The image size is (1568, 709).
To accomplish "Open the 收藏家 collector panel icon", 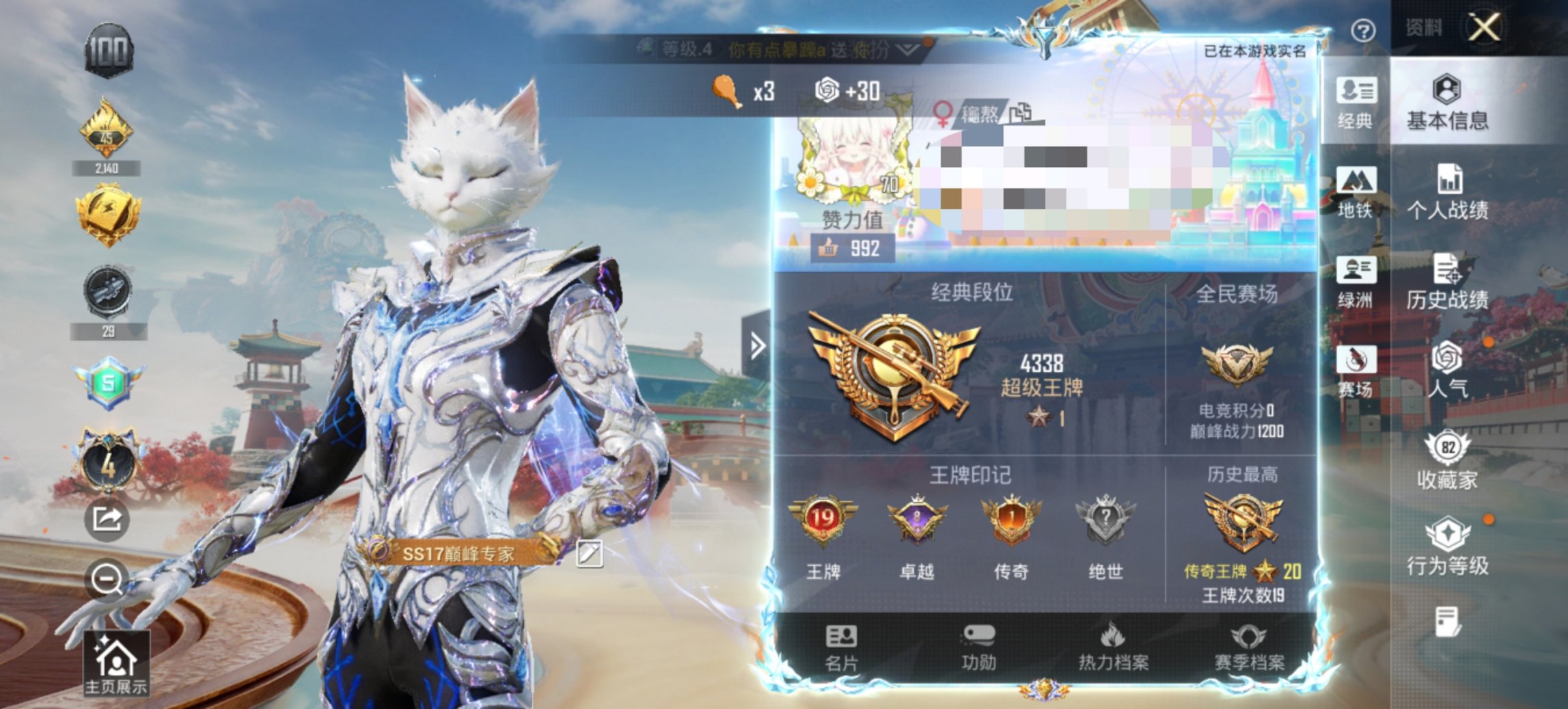I will (x=1448, y=458).
